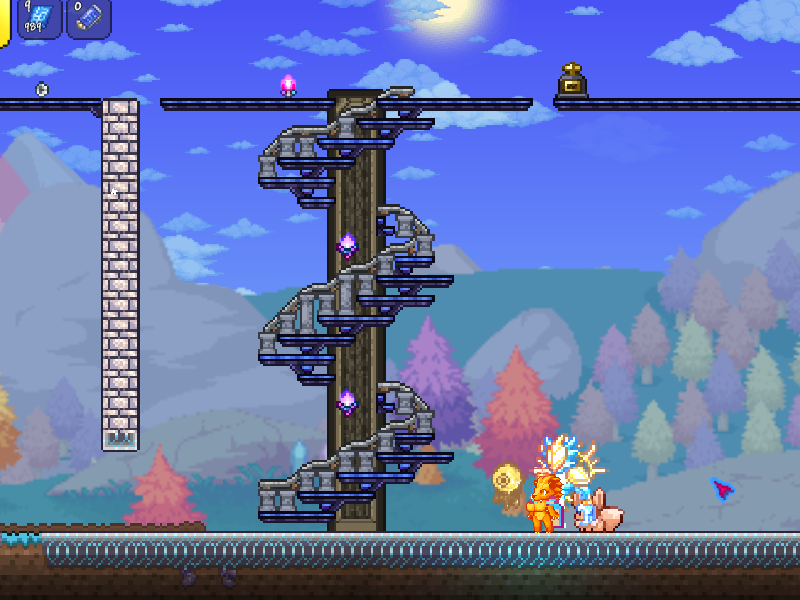
Task: Click the highlighted yellow hotbar slot
Action: point(4,20)
